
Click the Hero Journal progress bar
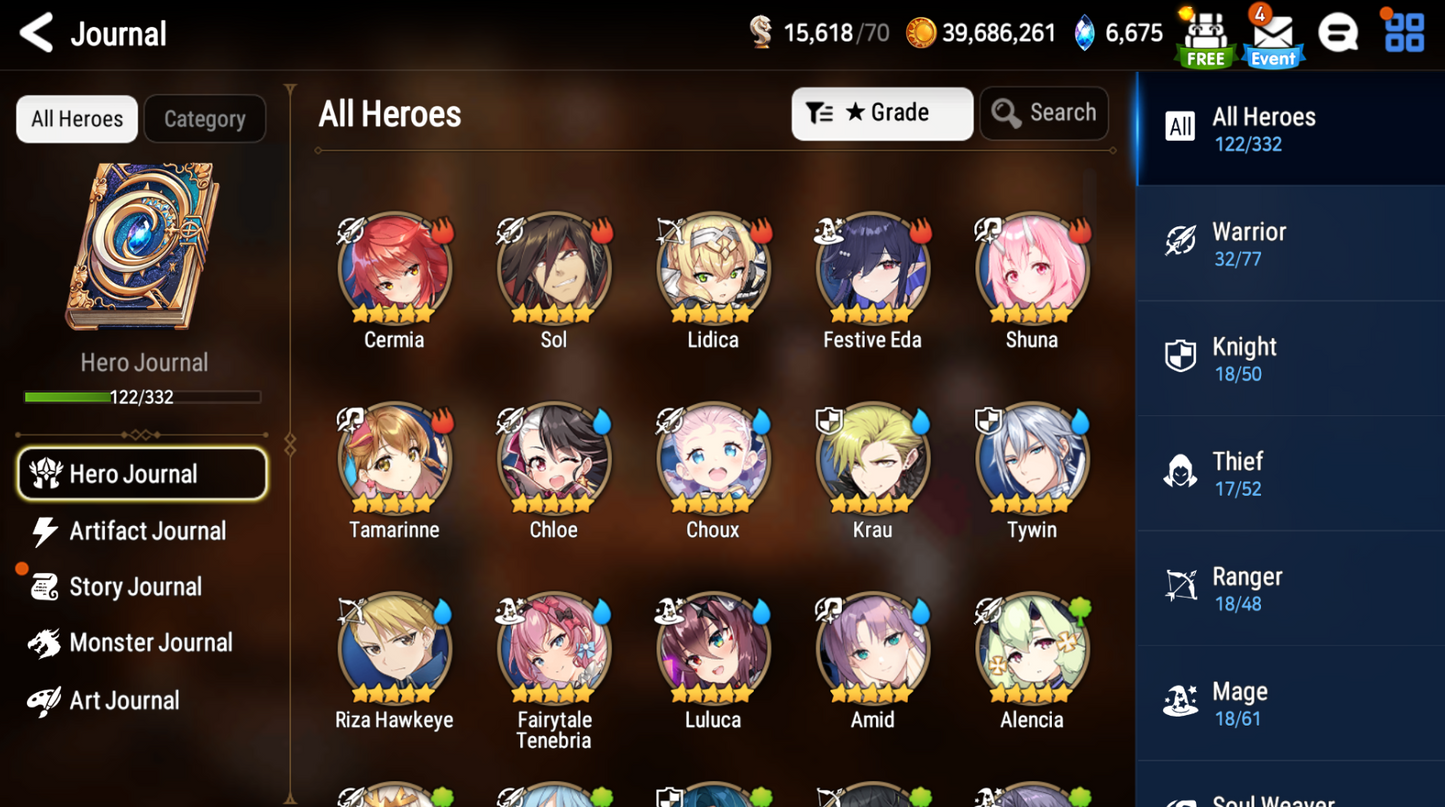click(144, 396)
